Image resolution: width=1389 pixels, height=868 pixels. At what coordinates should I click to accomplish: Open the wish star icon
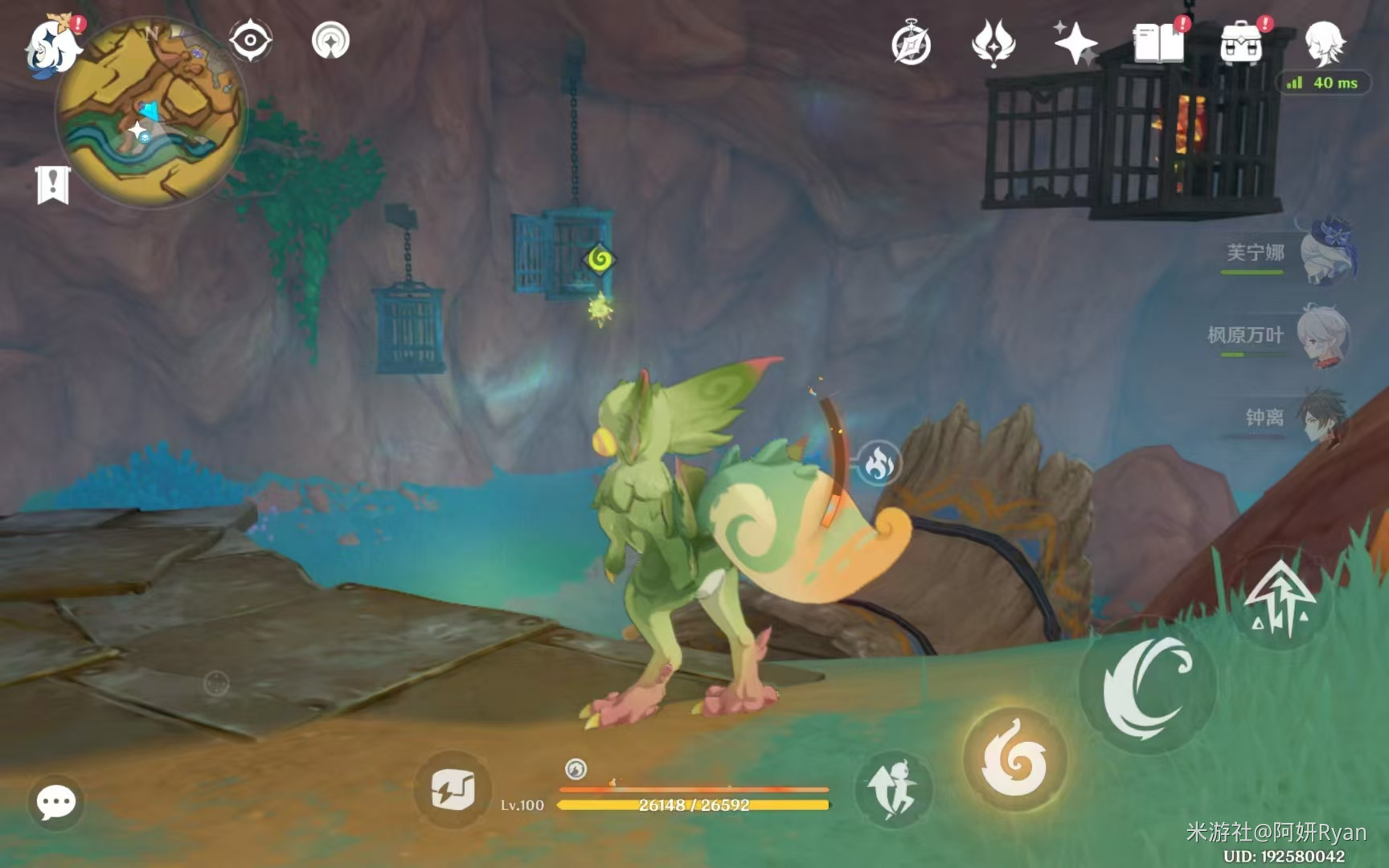(1076, 43)
